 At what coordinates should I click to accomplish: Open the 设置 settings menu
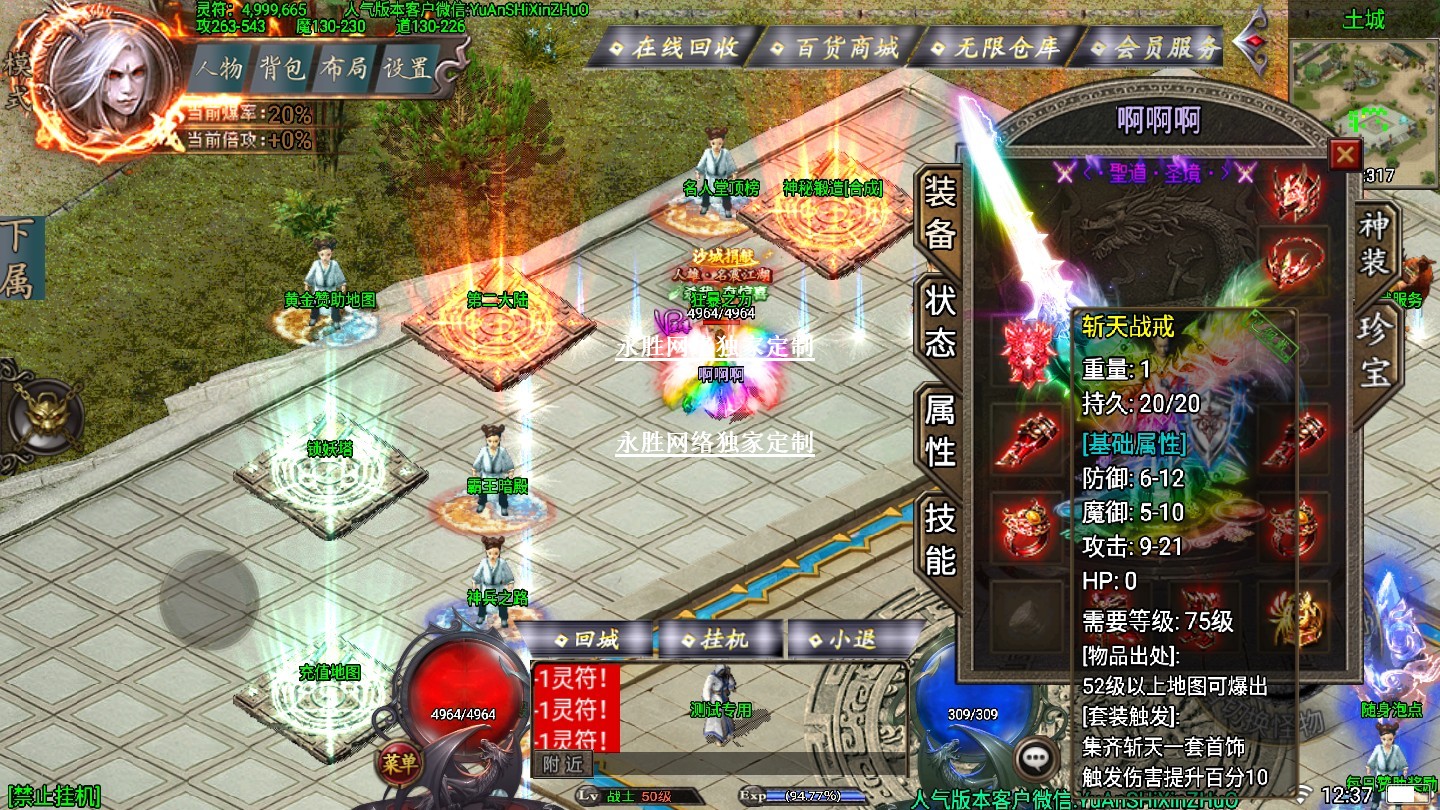pyautogui.click(x=408, y=69)
